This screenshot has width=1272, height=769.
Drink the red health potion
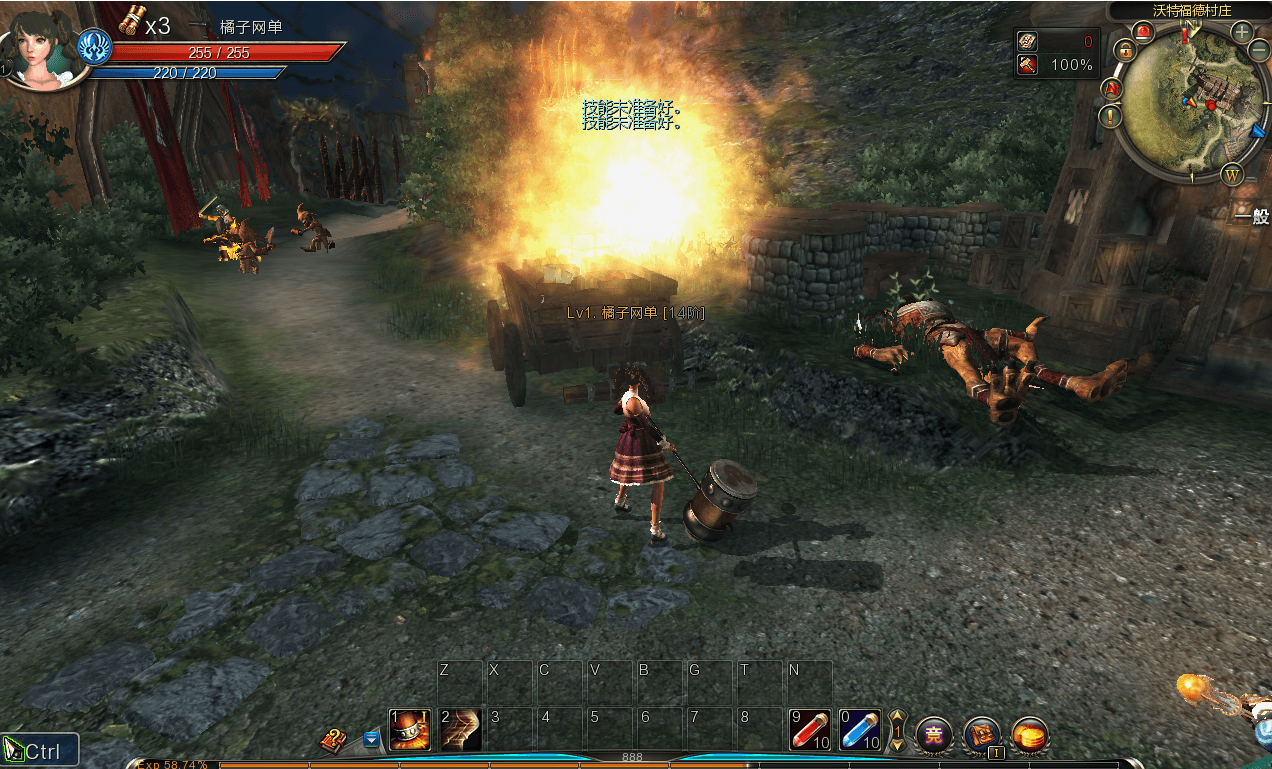tap(810, 730)
